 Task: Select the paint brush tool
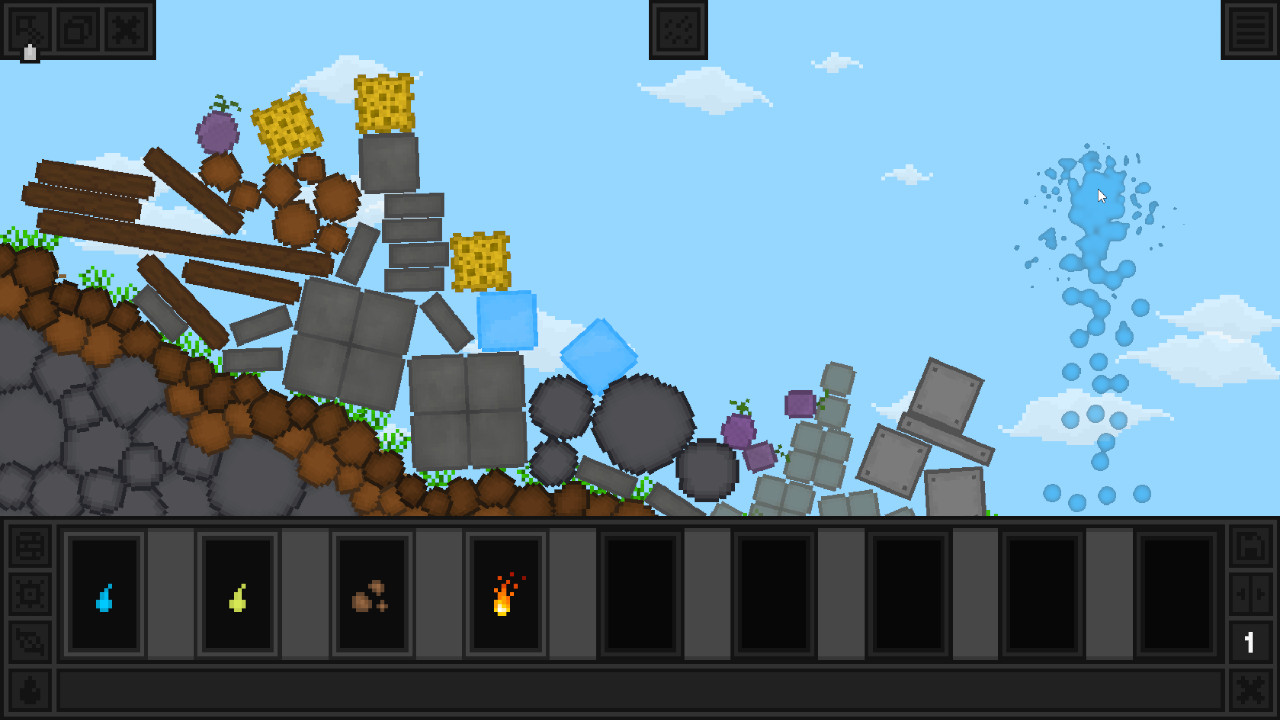29,28
